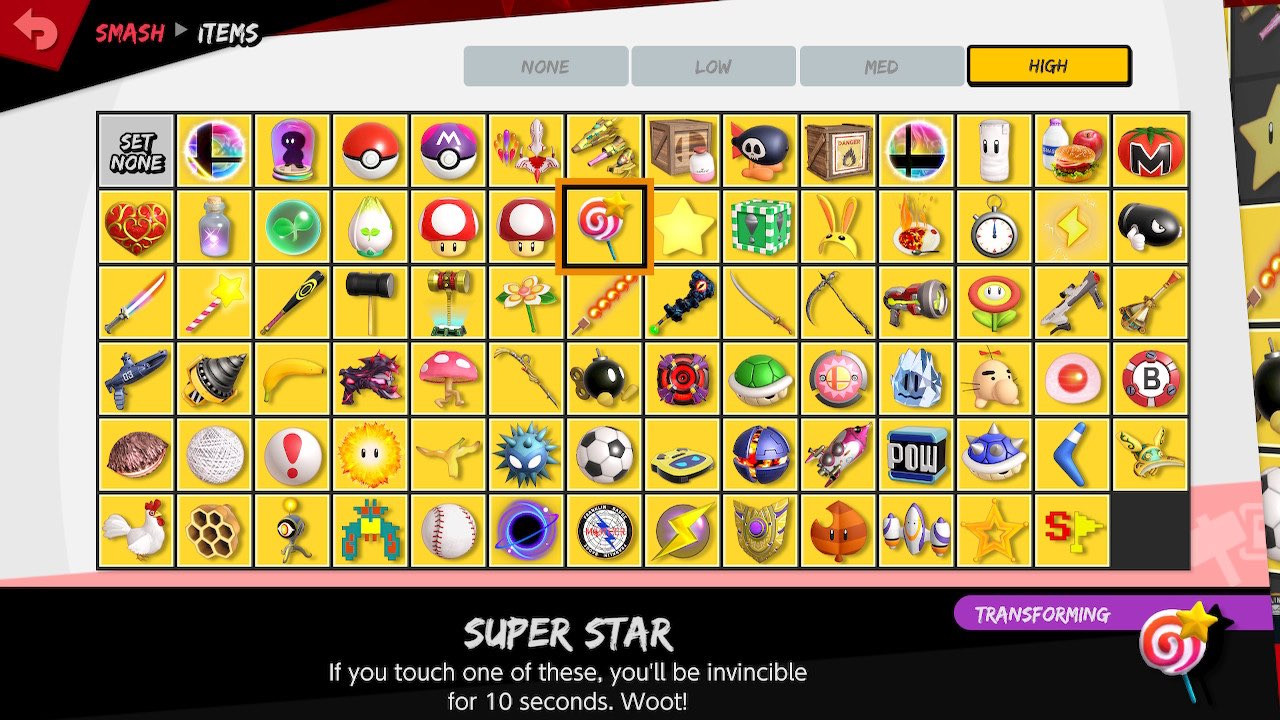Toggle the Cucco chicken item

136,532
